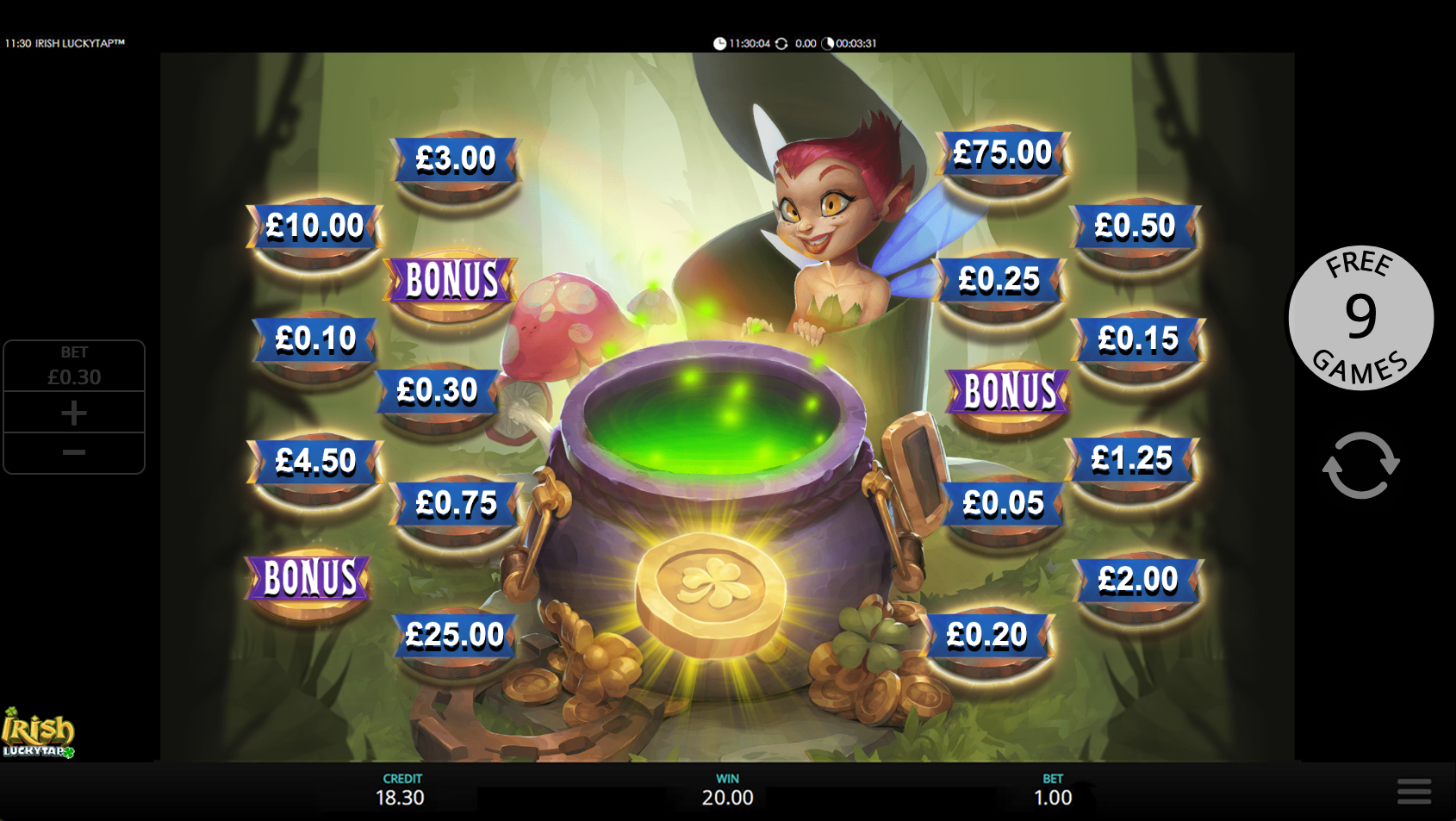Image resolution: width=1456 pixels, height=821 pixels.
Task: Tap the £25.00 prize plaque
Action: point(455,636)
